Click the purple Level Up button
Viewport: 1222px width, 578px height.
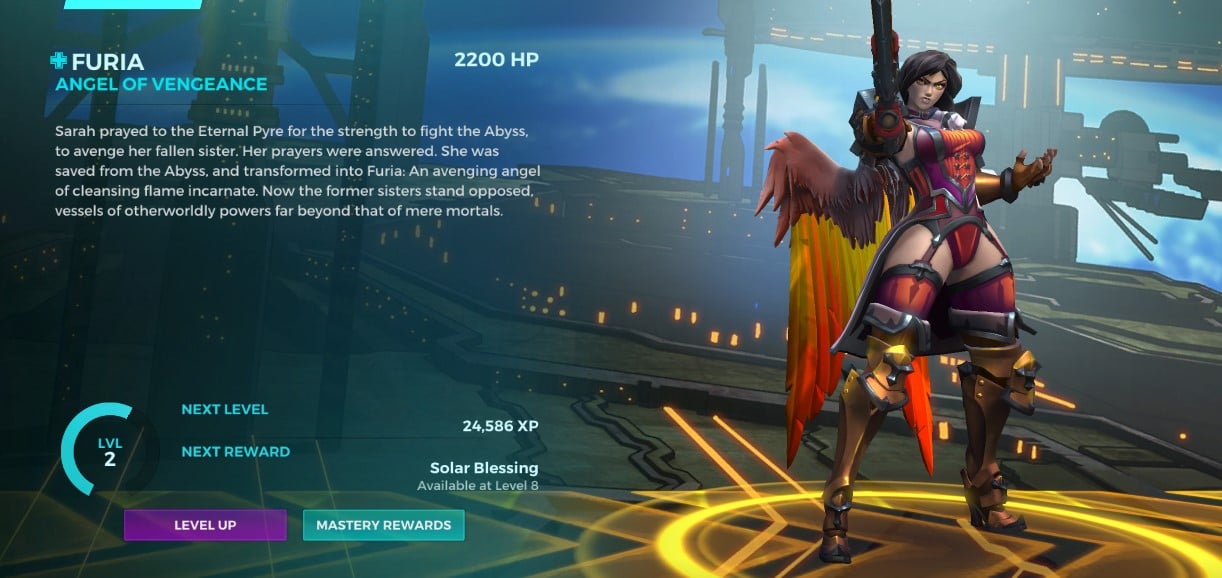205,525
